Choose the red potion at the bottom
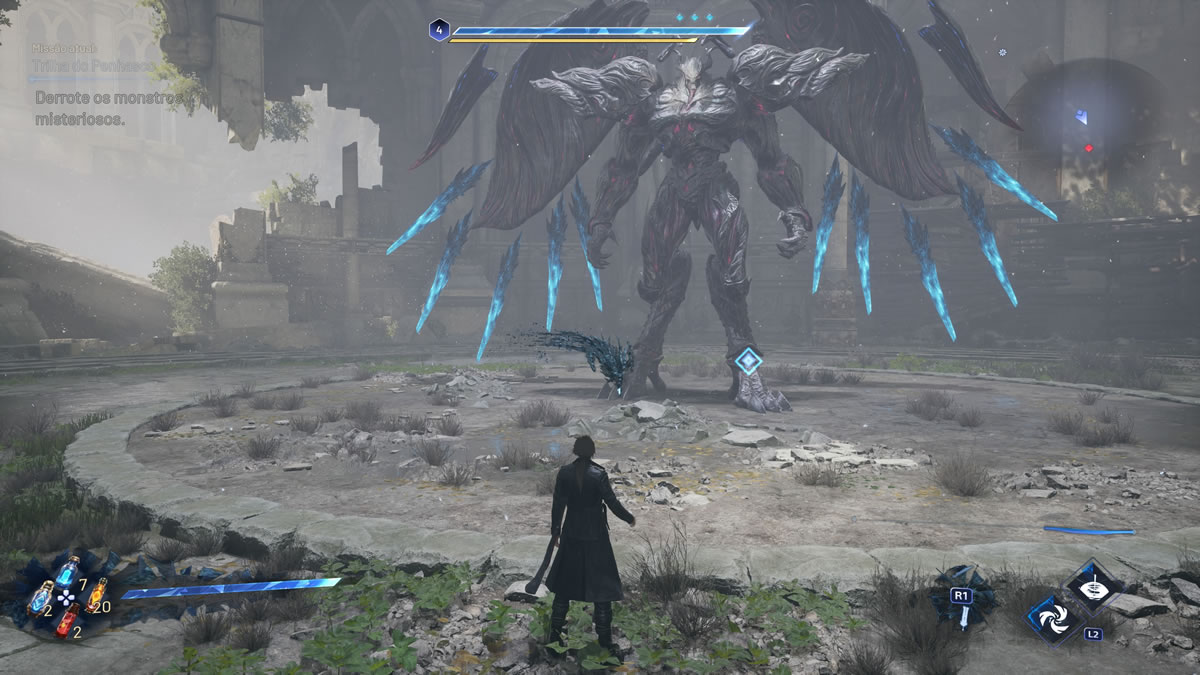Screen dimensions: 1200x675 (66, 621)
